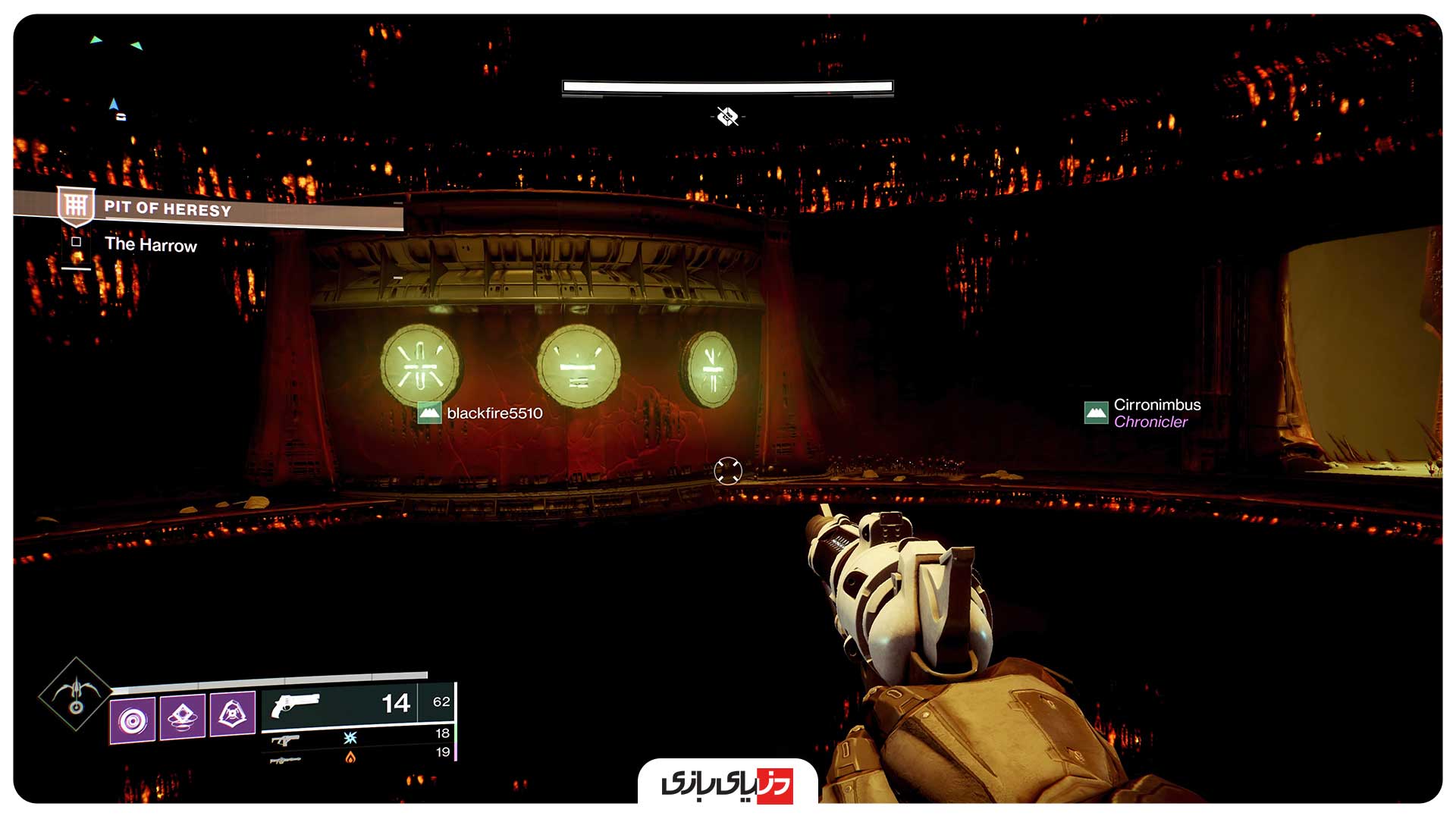Screen dimensions: 1456x819
Task: Use the vortex grenade ability icon
Action: pyautogui.click(x=133, y=719)
